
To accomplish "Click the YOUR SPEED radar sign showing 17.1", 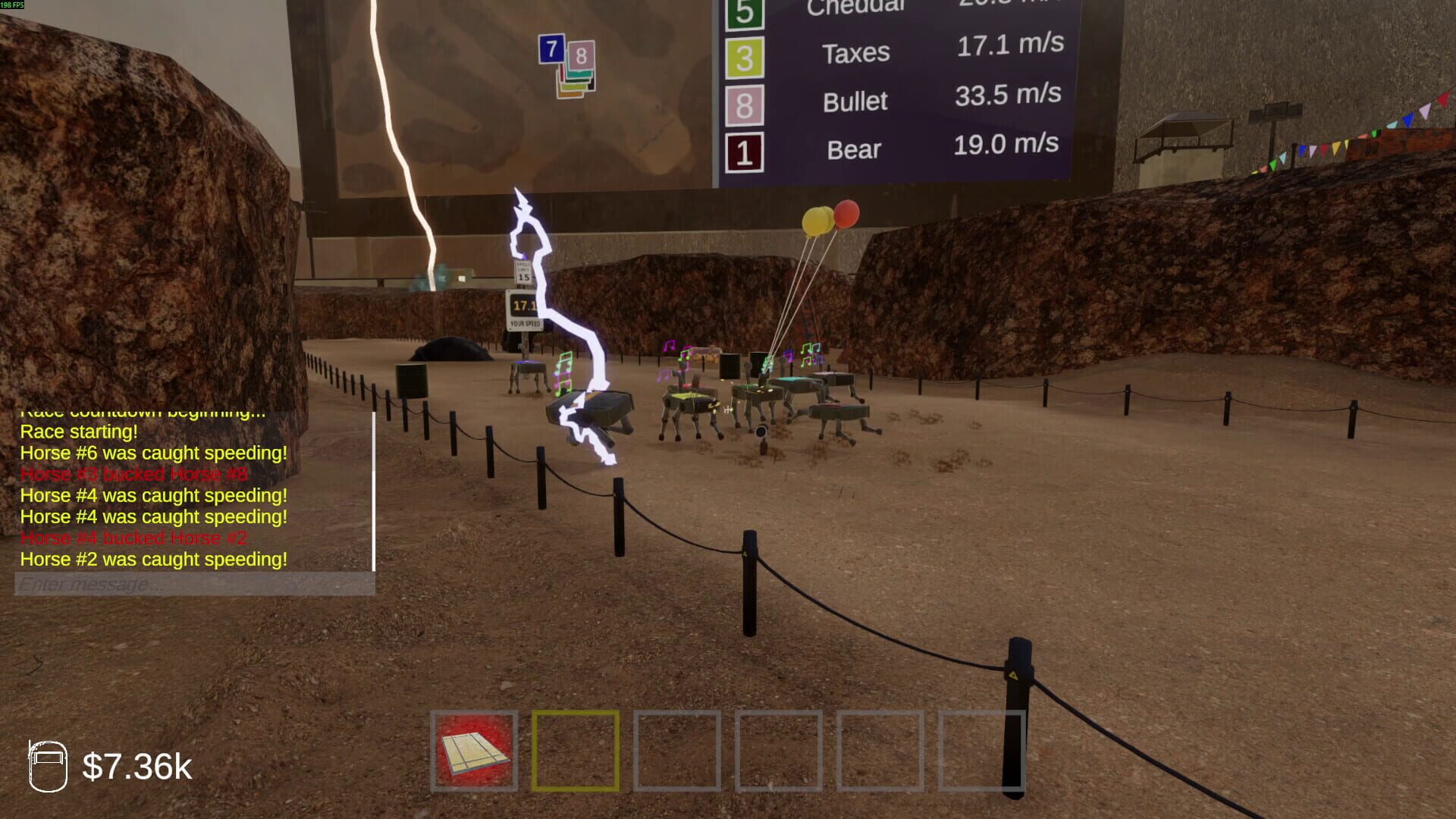I will (x=523, y=311).
